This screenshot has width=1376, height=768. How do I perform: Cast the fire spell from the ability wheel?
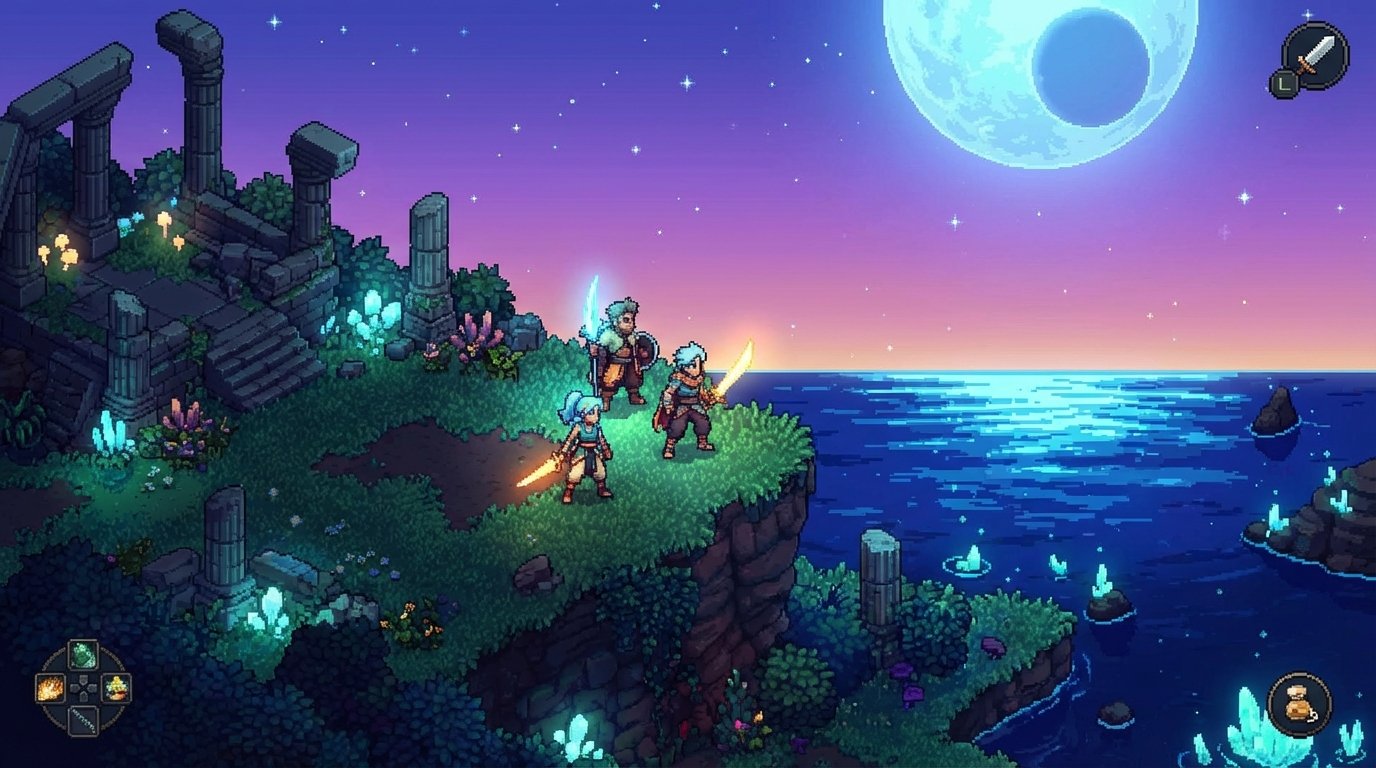point(50,688)
